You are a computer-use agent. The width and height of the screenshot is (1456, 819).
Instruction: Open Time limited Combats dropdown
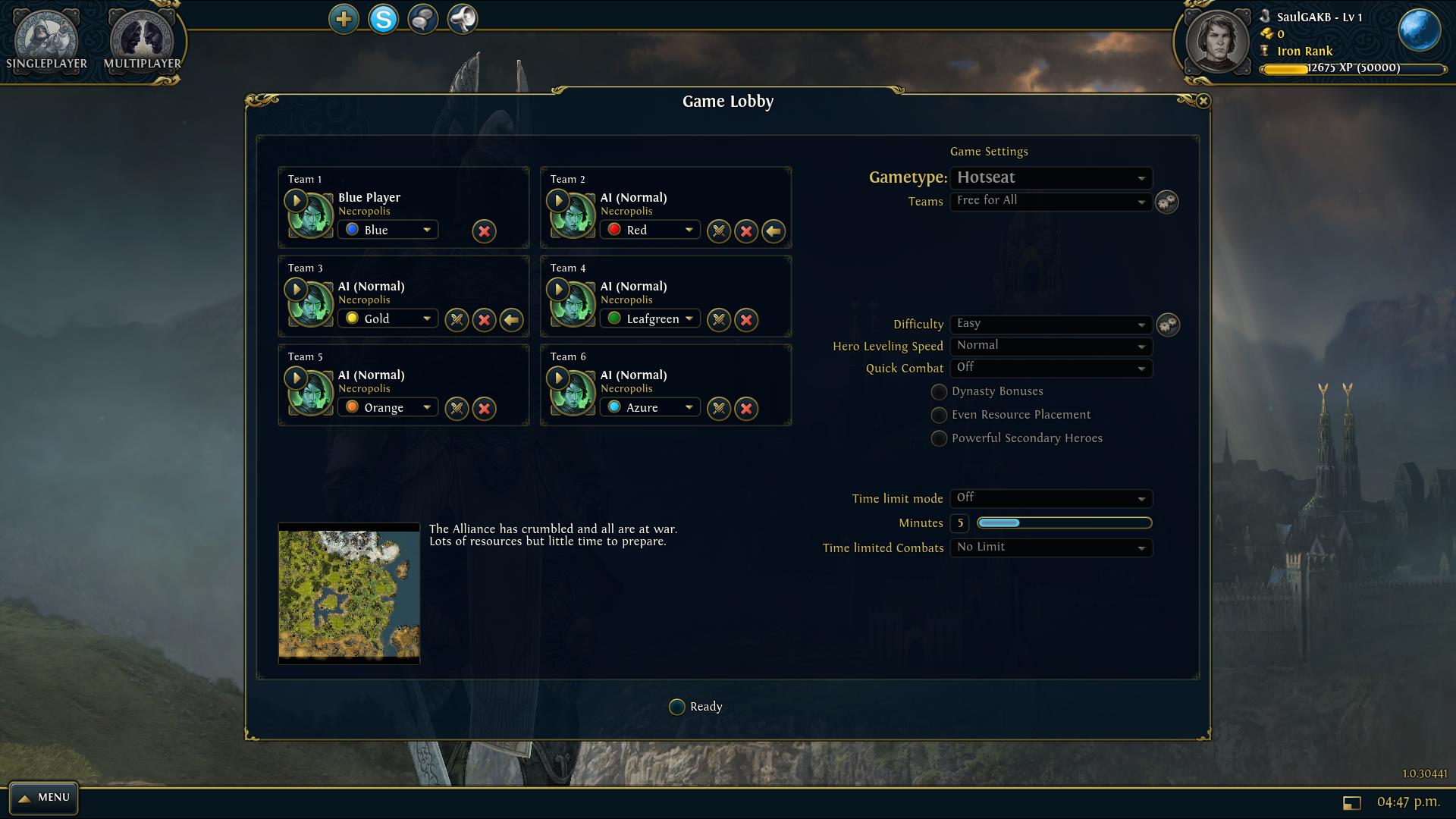(1050, 548)
